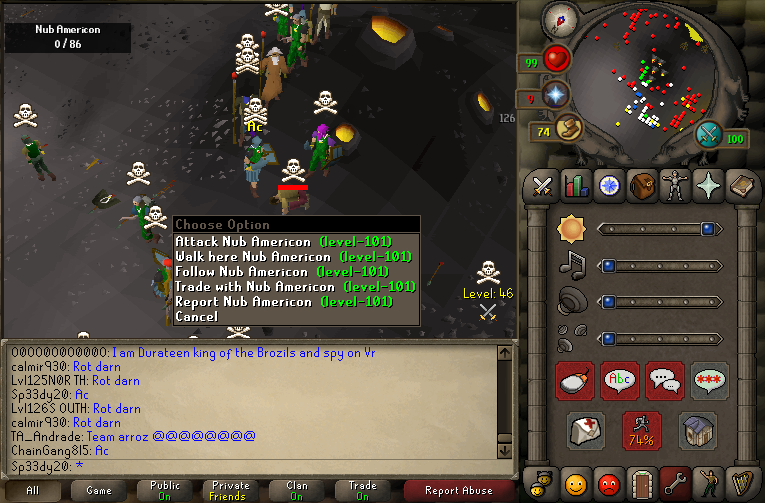The image size is (765, 503).
Task: Open the Clan chat filter tab
Action: [297, 490]
